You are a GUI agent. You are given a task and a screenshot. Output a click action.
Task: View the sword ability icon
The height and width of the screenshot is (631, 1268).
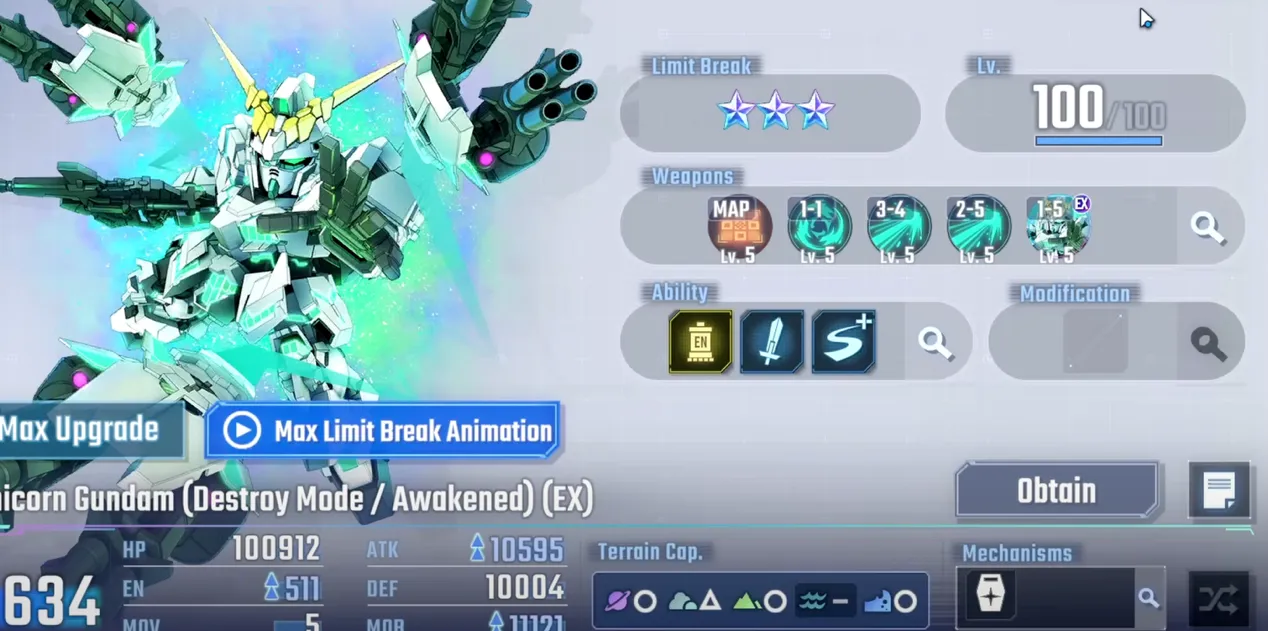771,342
